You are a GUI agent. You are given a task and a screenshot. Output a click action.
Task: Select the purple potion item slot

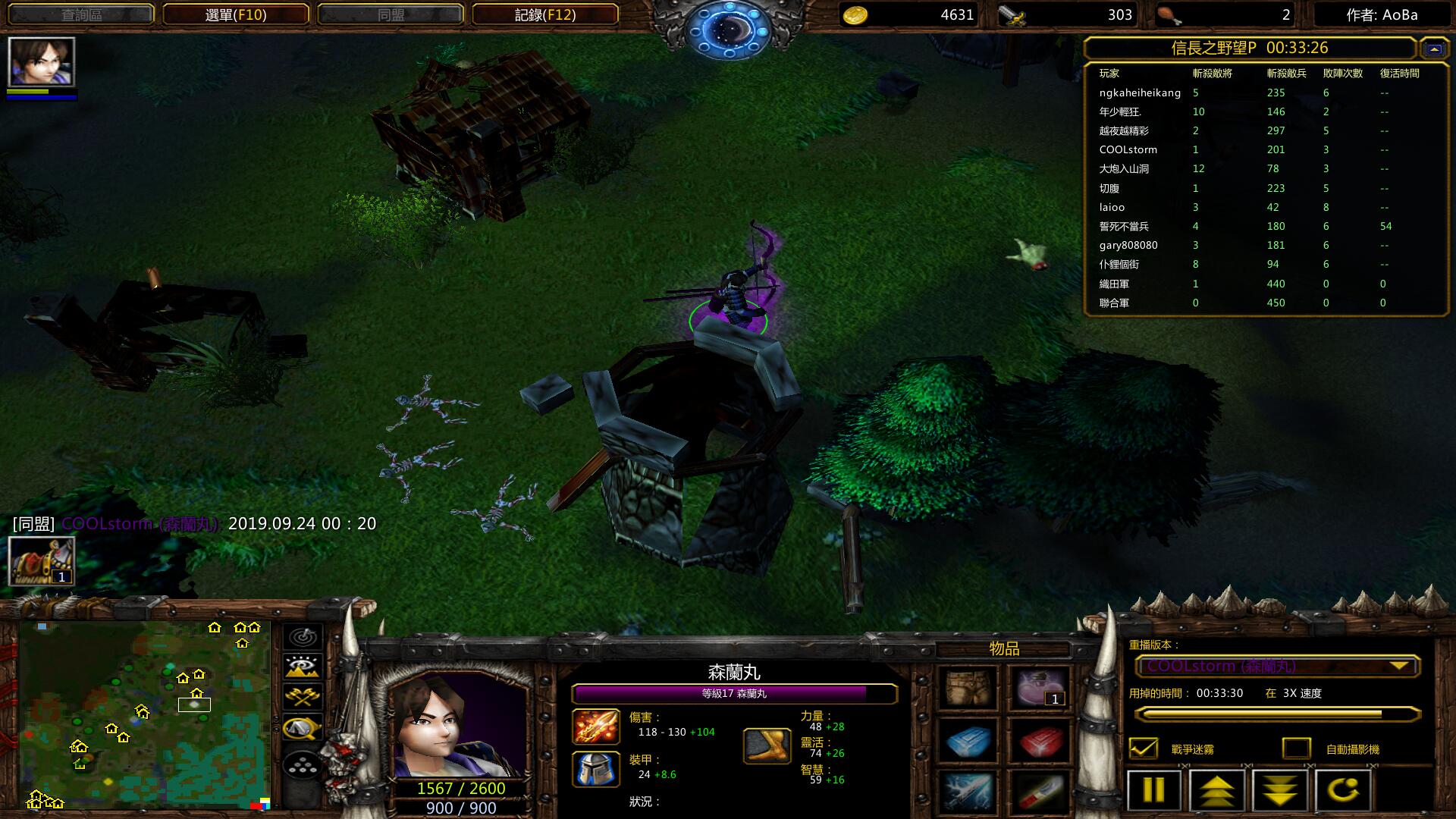pyautogui.click(x=1040, y=688)
